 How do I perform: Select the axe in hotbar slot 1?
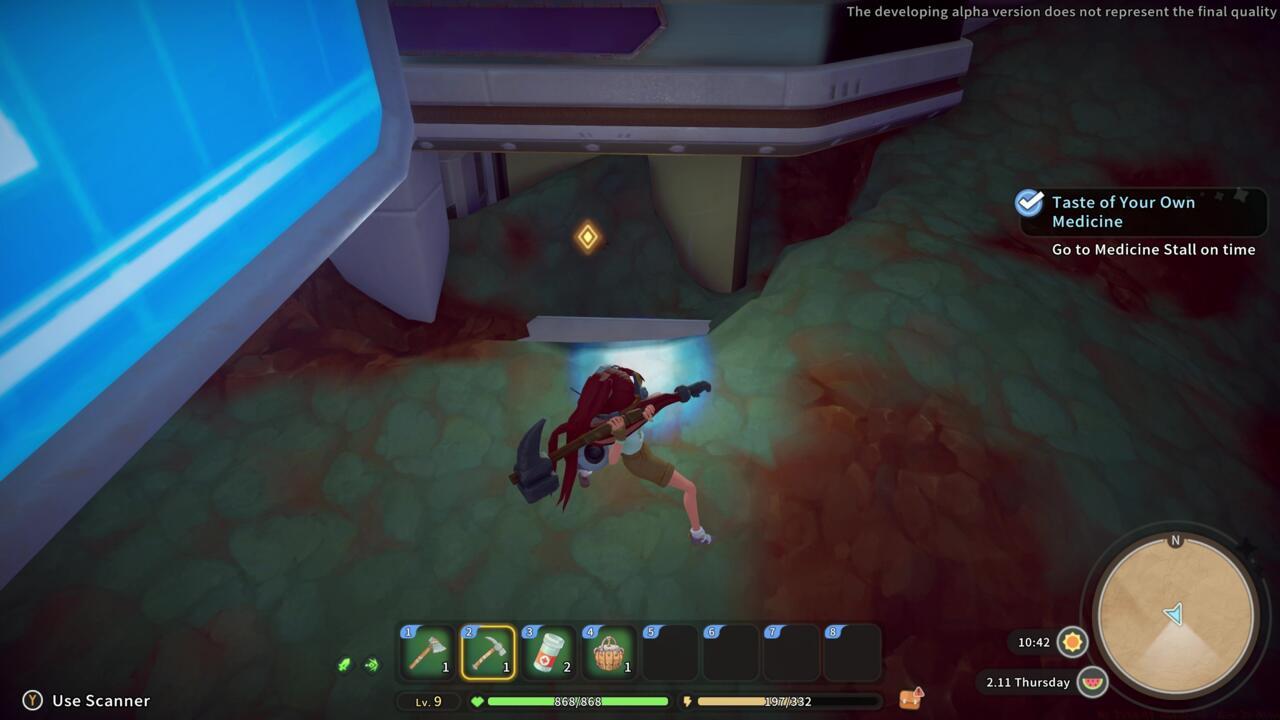click(x=427, y=651)
